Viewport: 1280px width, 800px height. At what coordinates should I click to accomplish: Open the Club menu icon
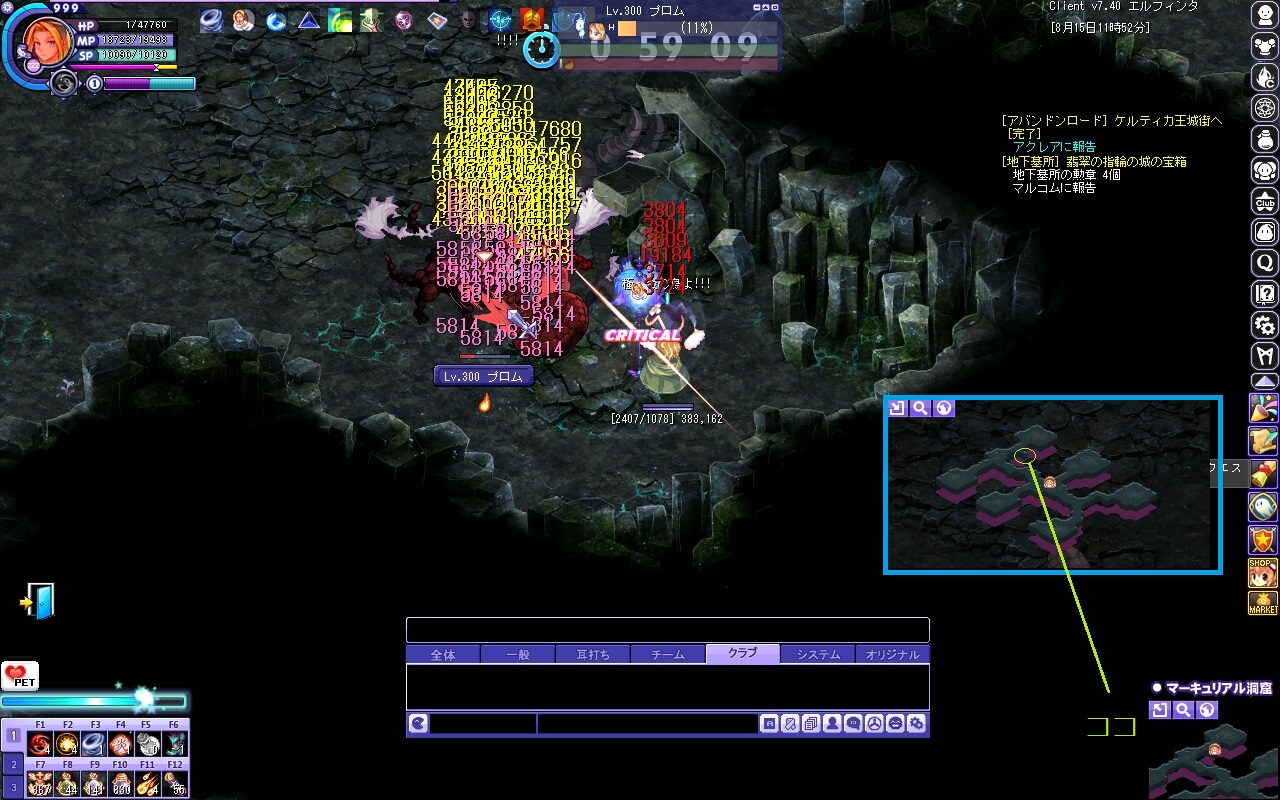1265,201
